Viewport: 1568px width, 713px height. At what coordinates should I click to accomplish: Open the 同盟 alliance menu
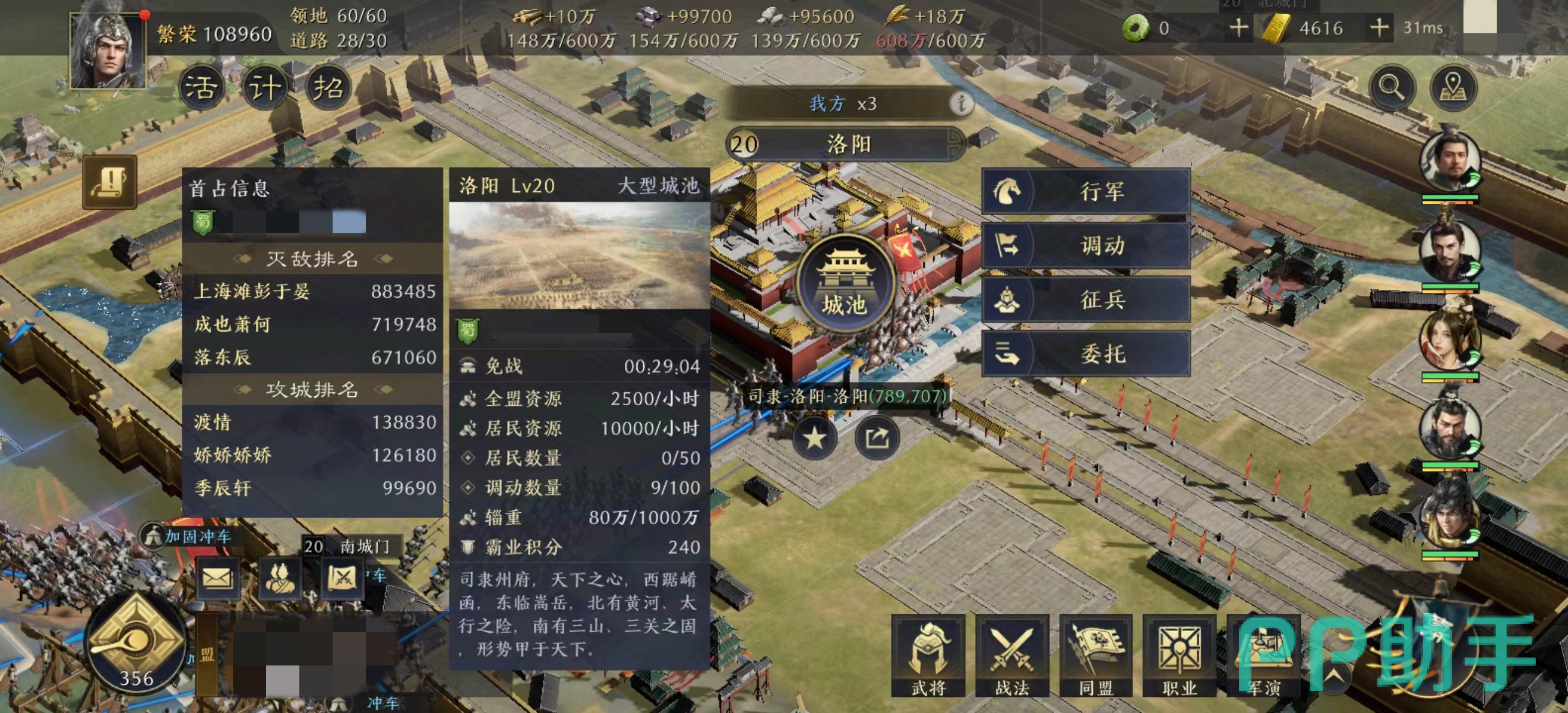[x=1096, y=656]
